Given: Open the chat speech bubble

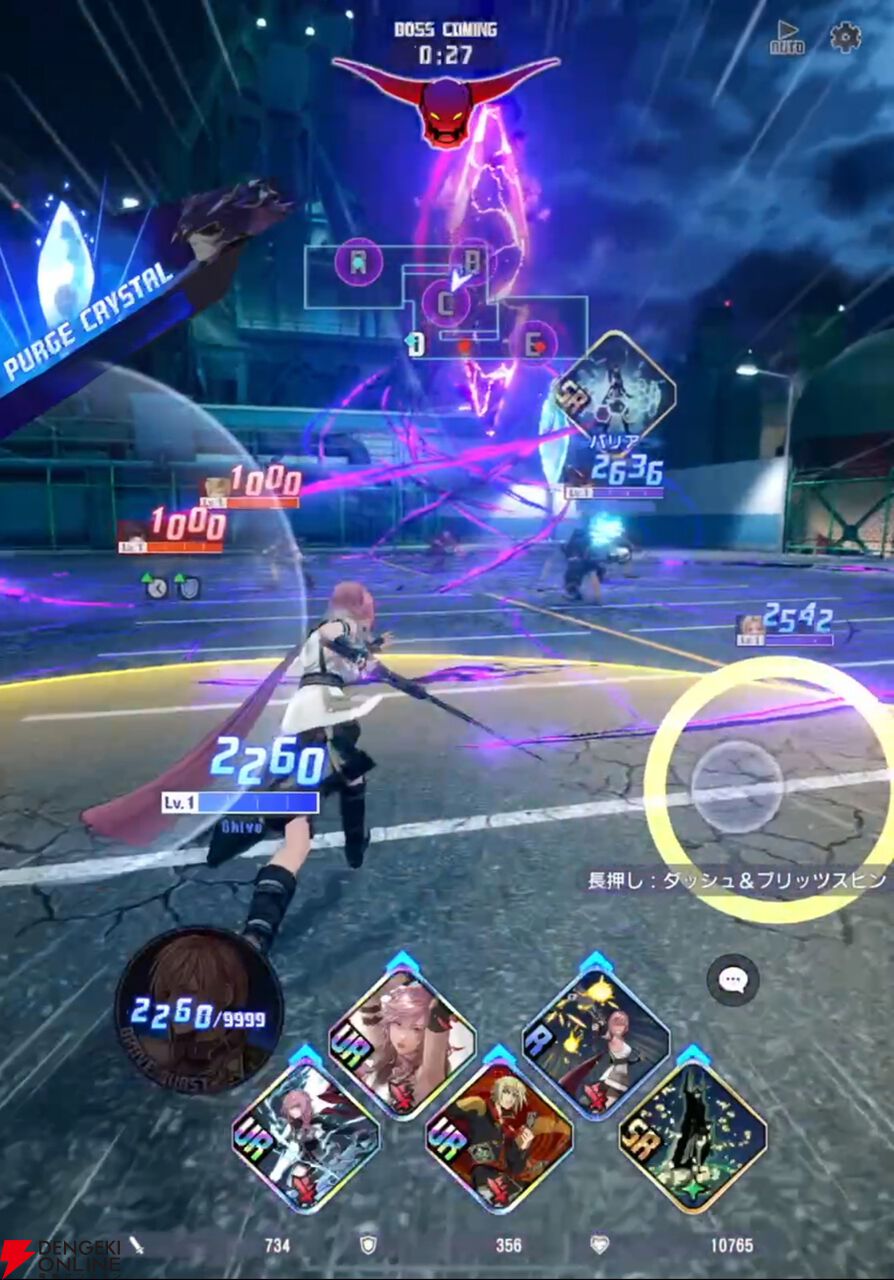Looking at the screenshot, I should click(733, 980).
